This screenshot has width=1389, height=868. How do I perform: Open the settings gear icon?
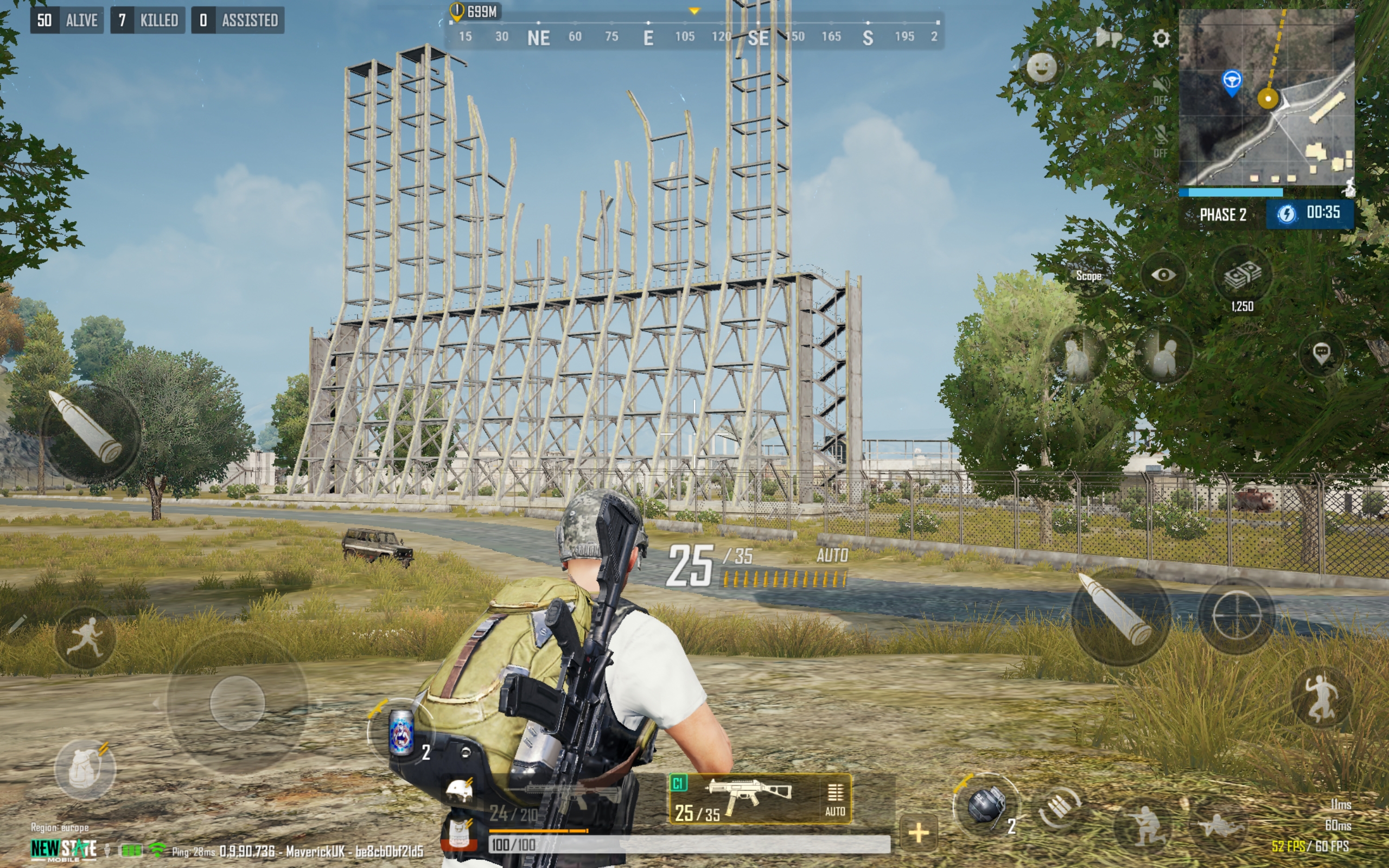coord(1161,39)
